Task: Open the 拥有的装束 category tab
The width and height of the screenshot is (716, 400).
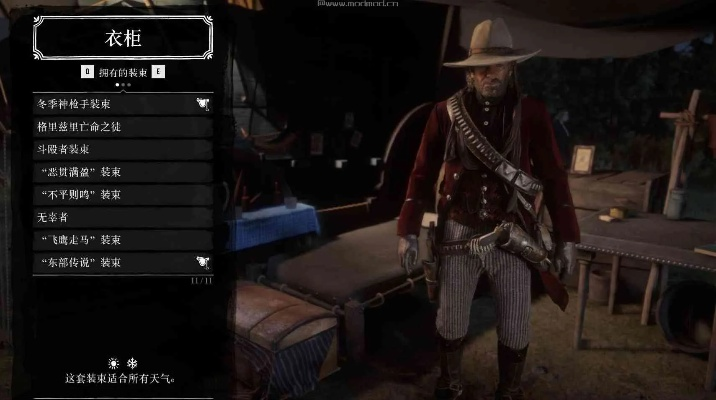Action: (x=122, y=72)
